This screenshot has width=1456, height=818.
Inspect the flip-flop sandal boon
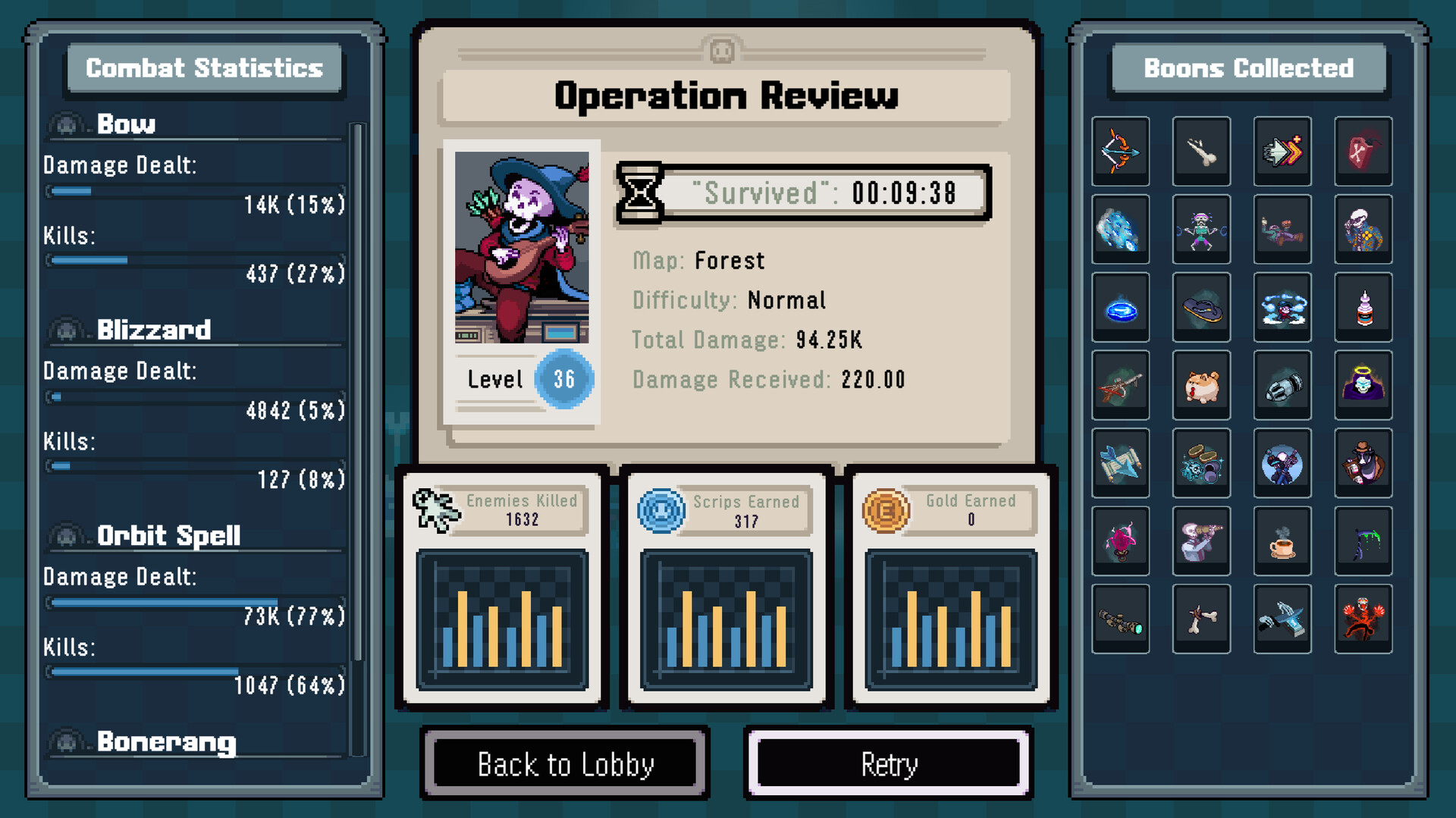(1201, 307)
